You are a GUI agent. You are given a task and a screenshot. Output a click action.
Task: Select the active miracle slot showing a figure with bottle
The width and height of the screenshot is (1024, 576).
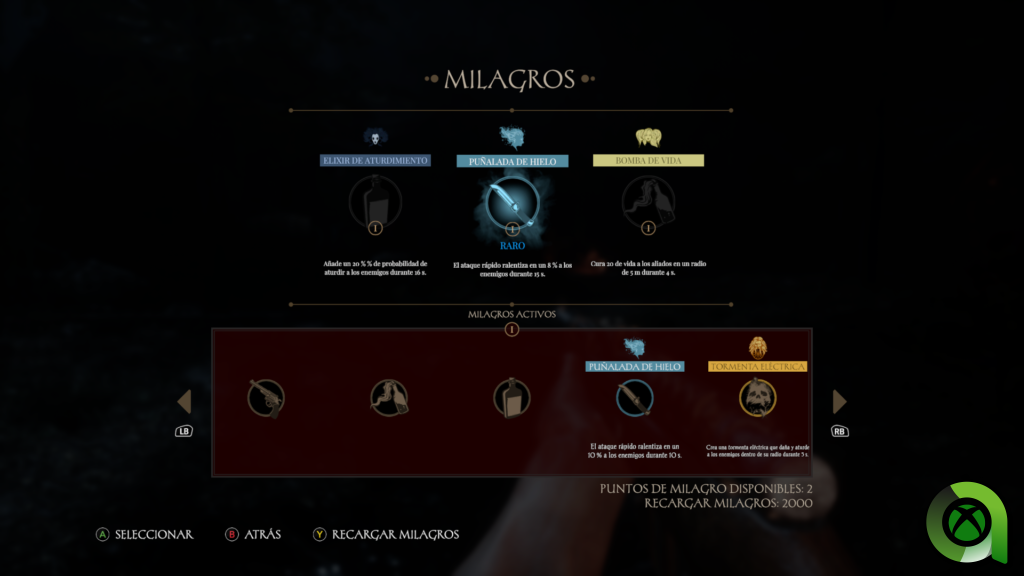[389, 398]
